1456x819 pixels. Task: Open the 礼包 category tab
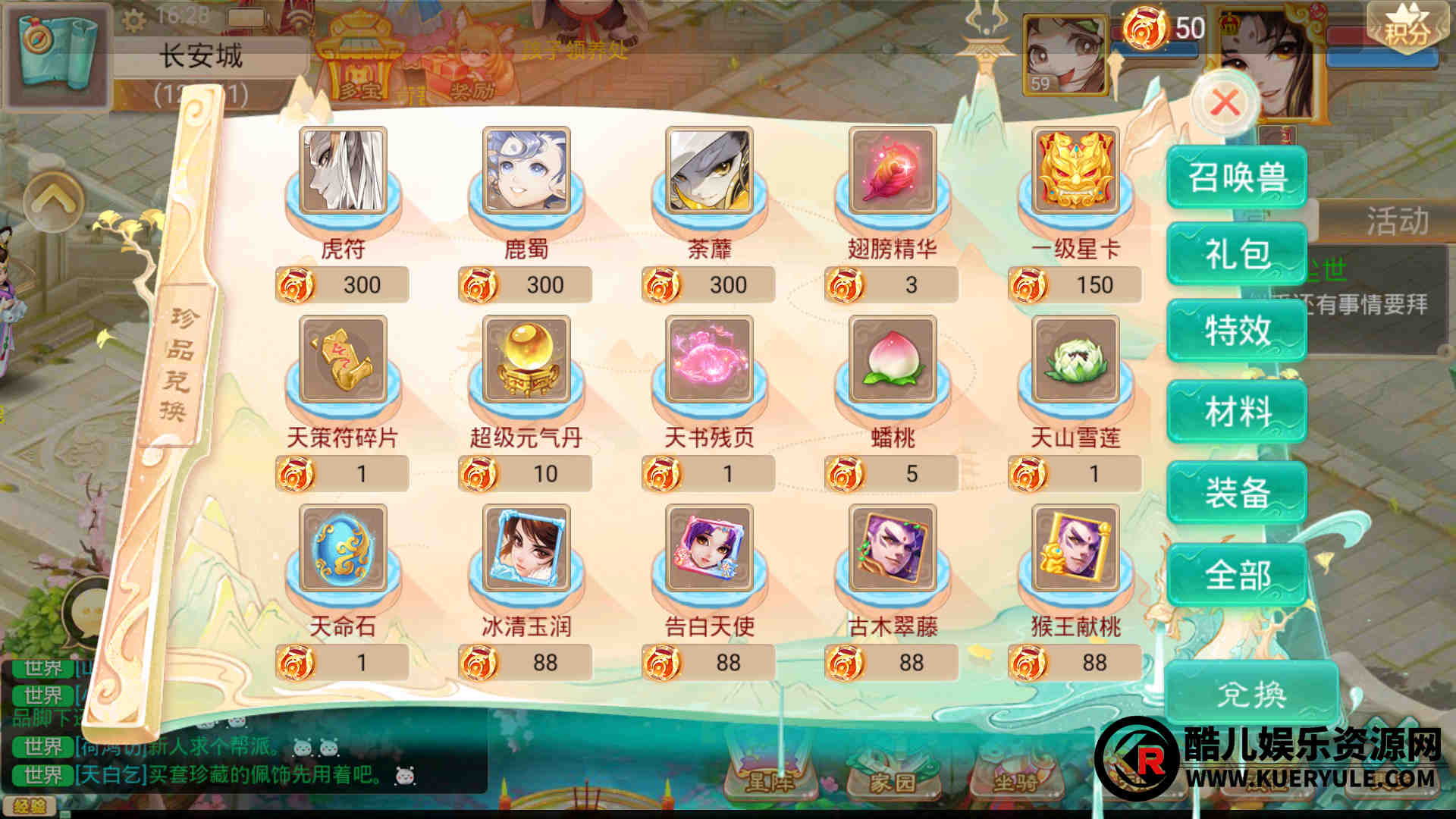click(x=1236, y=253)
